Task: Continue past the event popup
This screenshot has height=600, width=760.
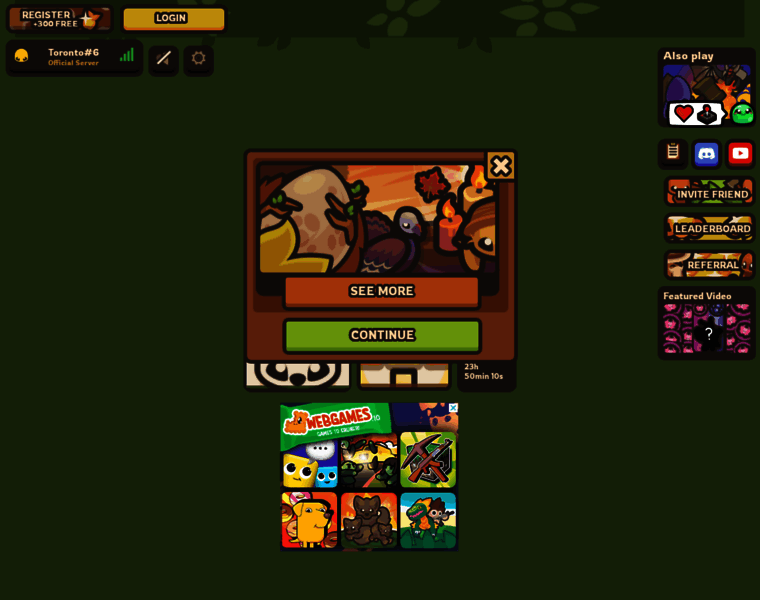Action: pos(382,335)
